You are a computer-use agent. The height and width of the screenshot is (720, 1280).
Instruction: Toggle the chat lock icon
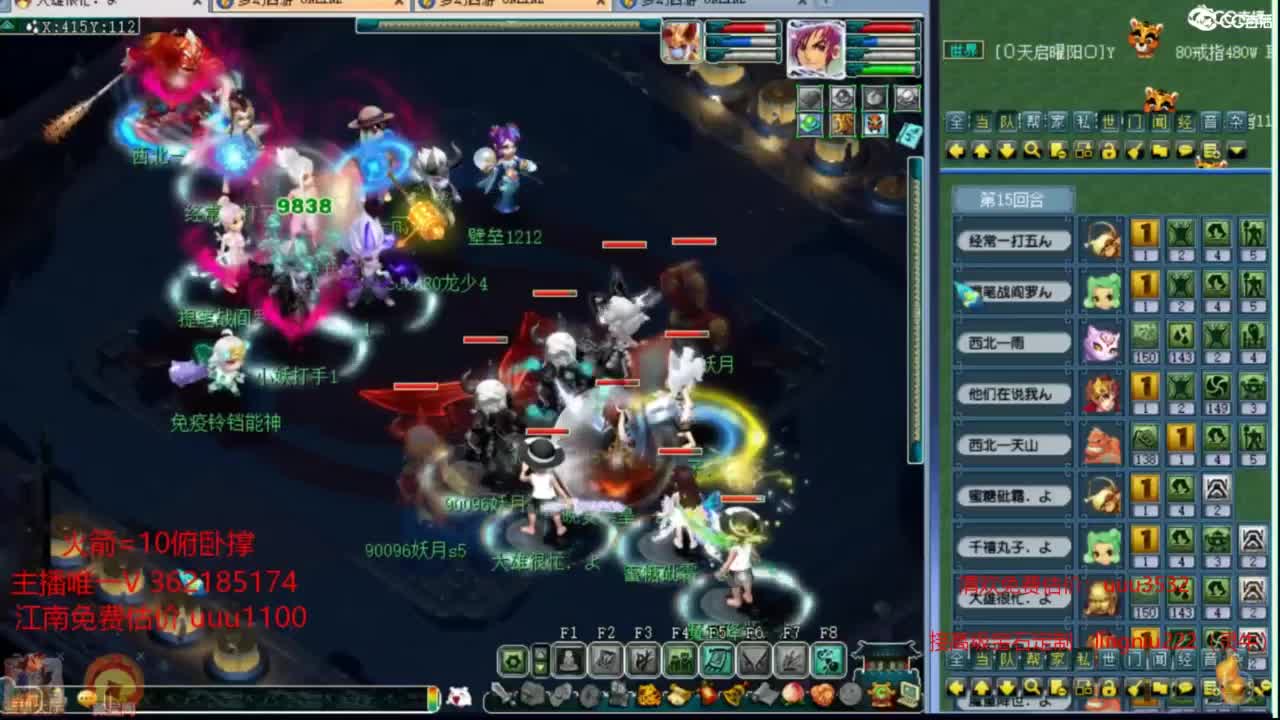pyautogui.click(x=1110, y=151)
